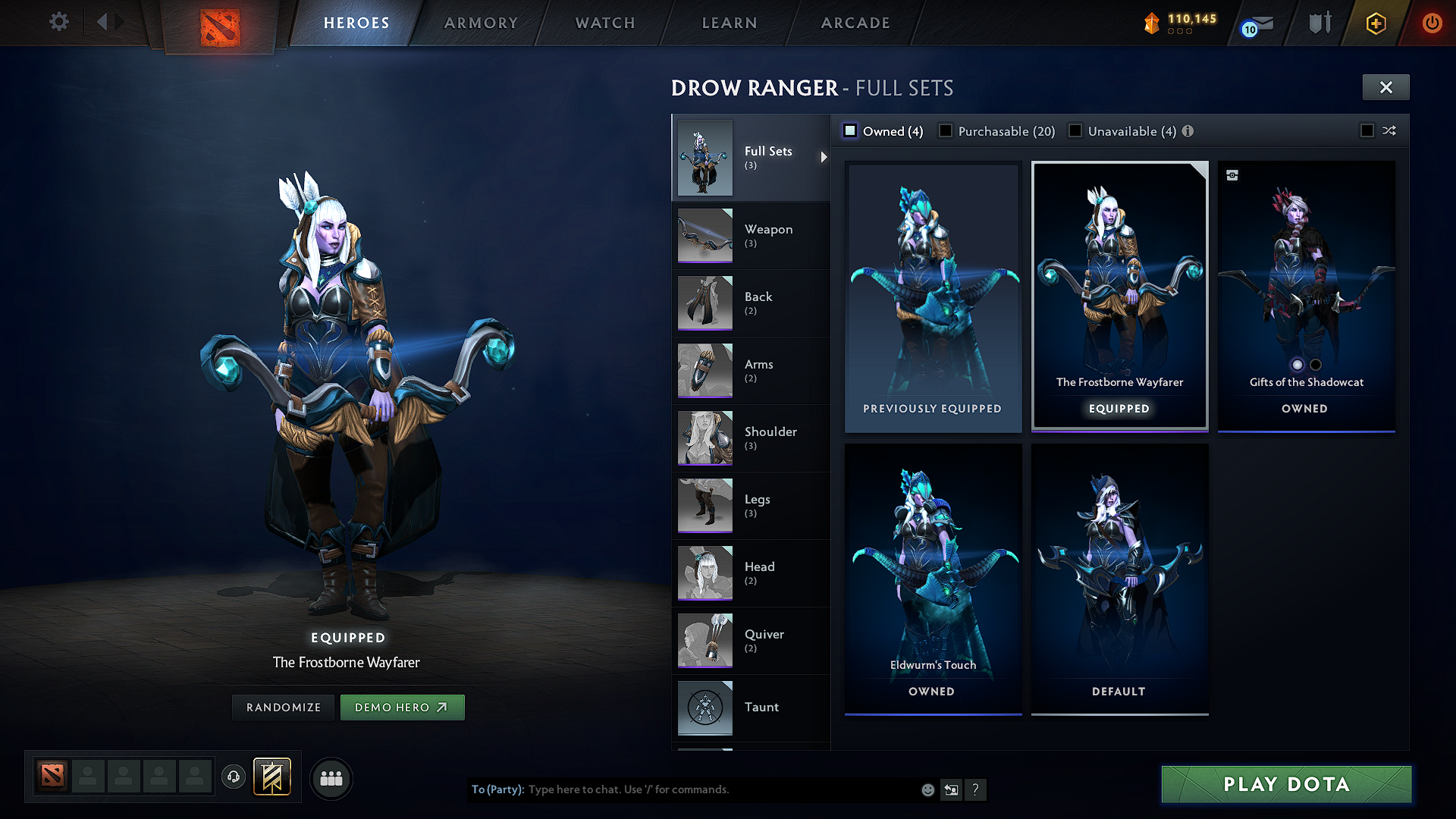The height and width of the screenshot is (819, 1456).
Task: Click the voice chat headset icon
Action: [233, 777]
